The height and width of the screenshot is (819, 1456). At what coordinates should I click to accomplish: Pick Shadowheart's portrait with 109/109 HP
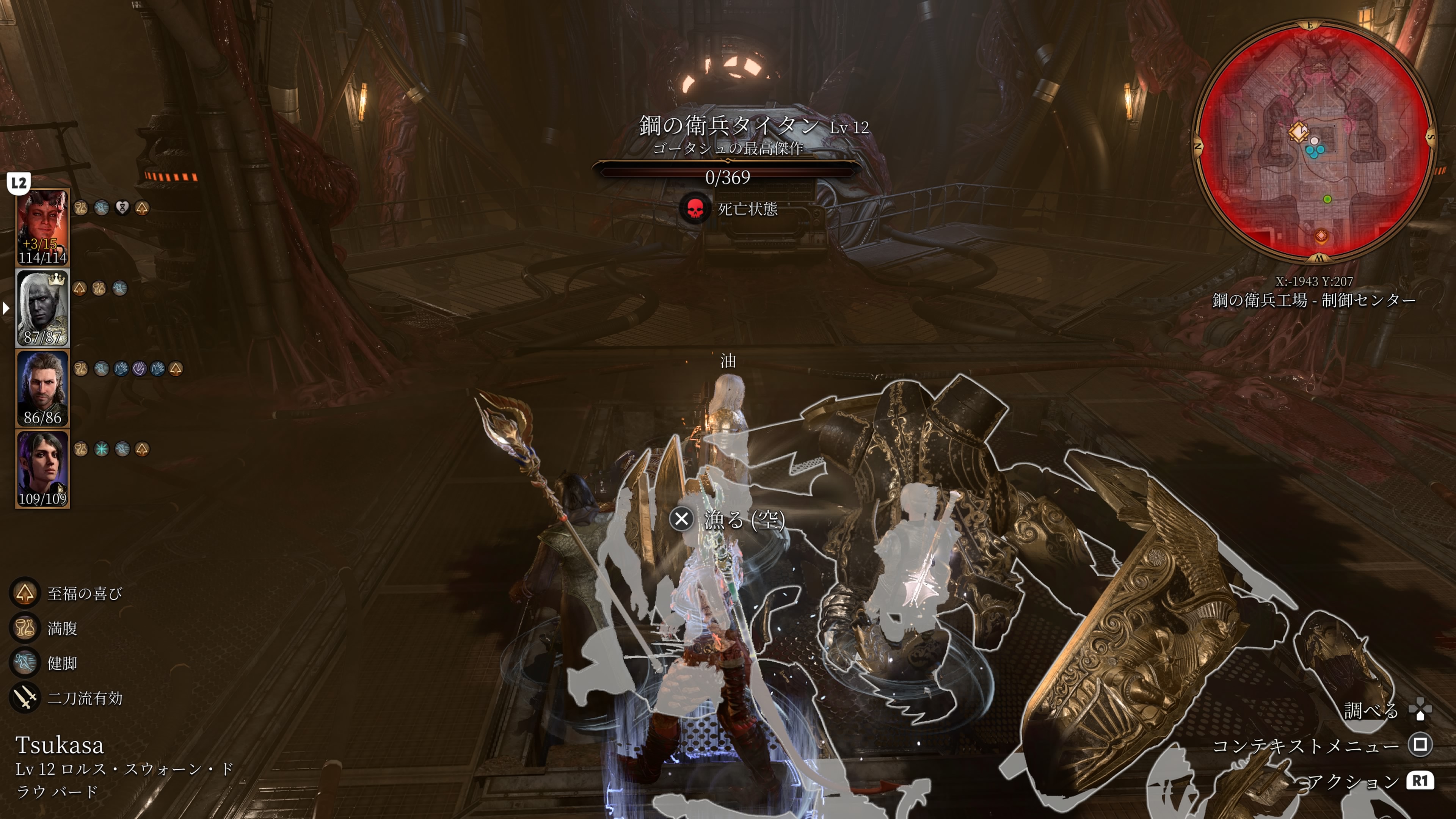[x=42, y=469]
